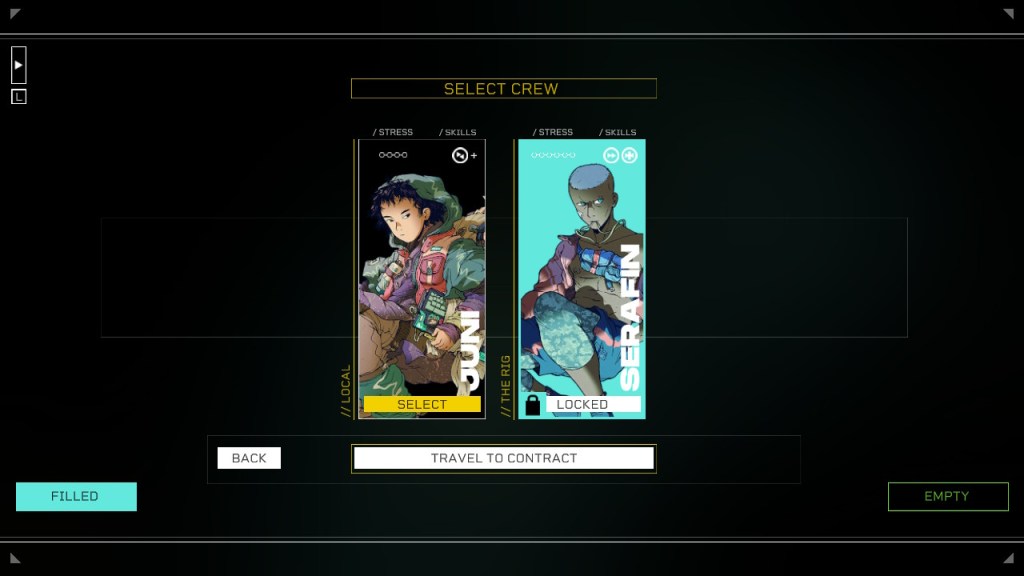Expand the arrow panel in top-left corner
1024x576 pixels.
coord(19,65)
